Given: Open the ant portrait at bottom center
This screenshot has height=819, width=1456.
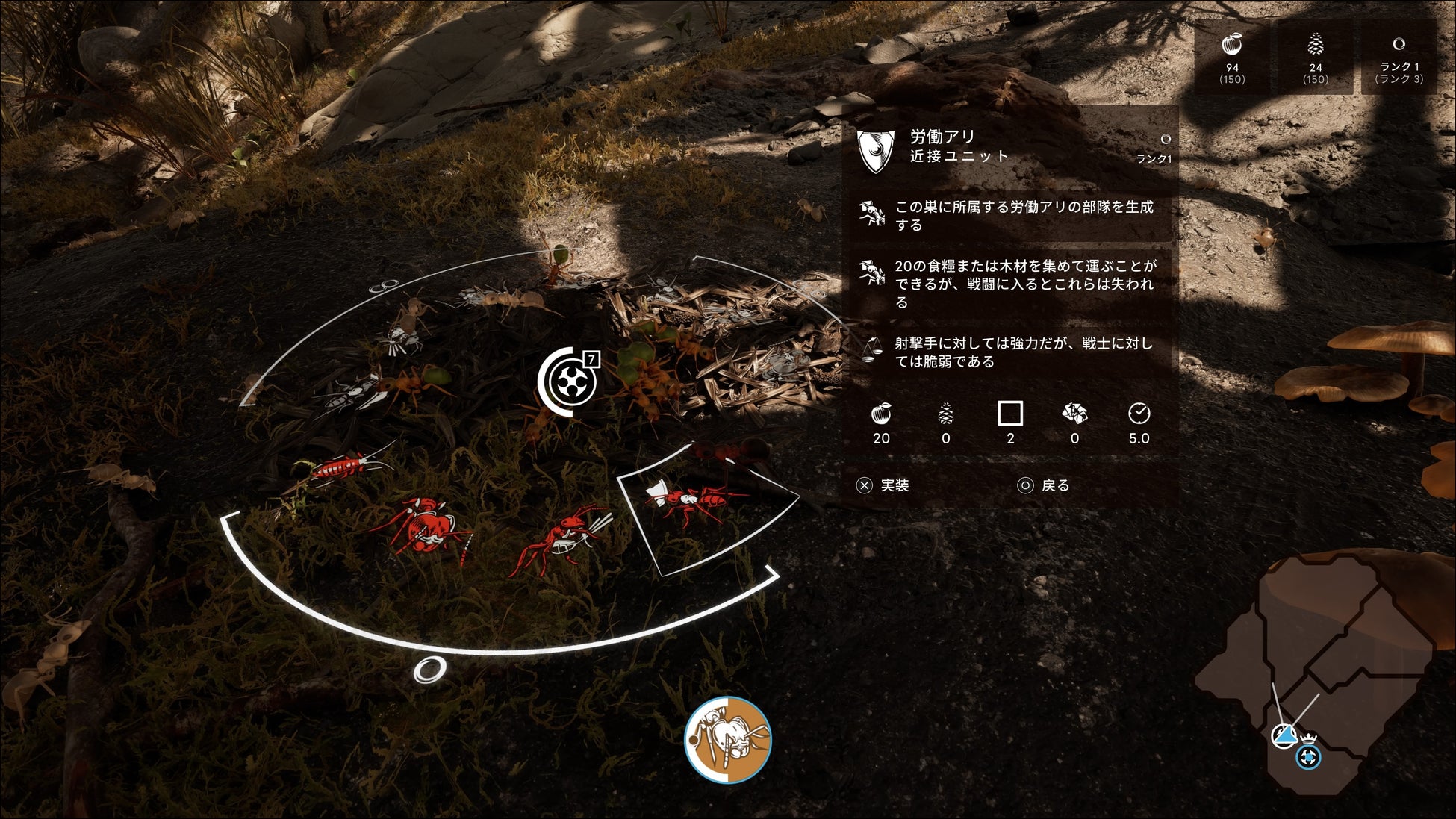Looking at the screenshot, I should pos(727,739).
